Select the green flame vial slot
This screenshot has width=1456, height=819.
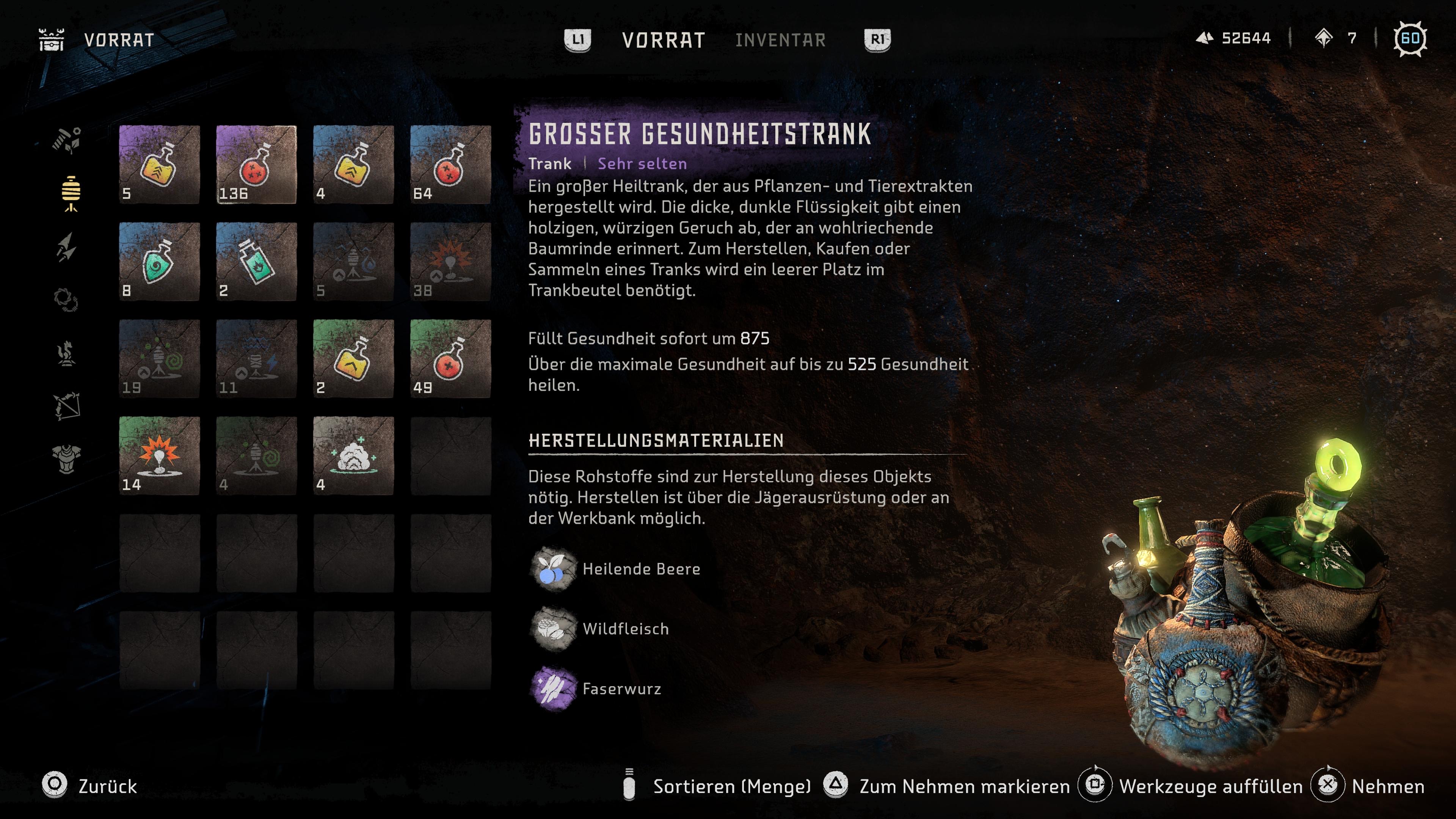(257, 262)
